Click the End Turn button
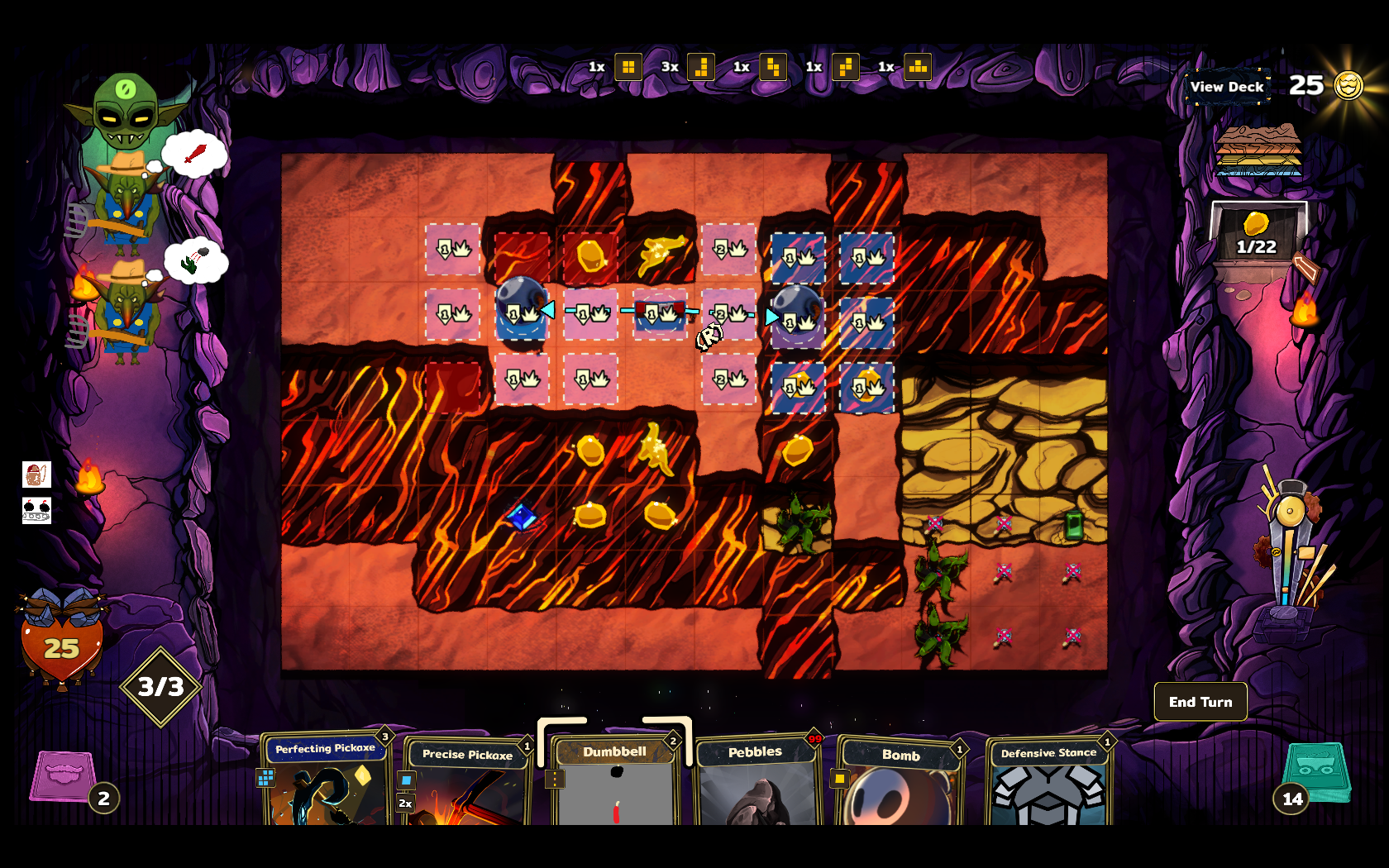This screenshot has width=1389, height=868. point(1200,702)
